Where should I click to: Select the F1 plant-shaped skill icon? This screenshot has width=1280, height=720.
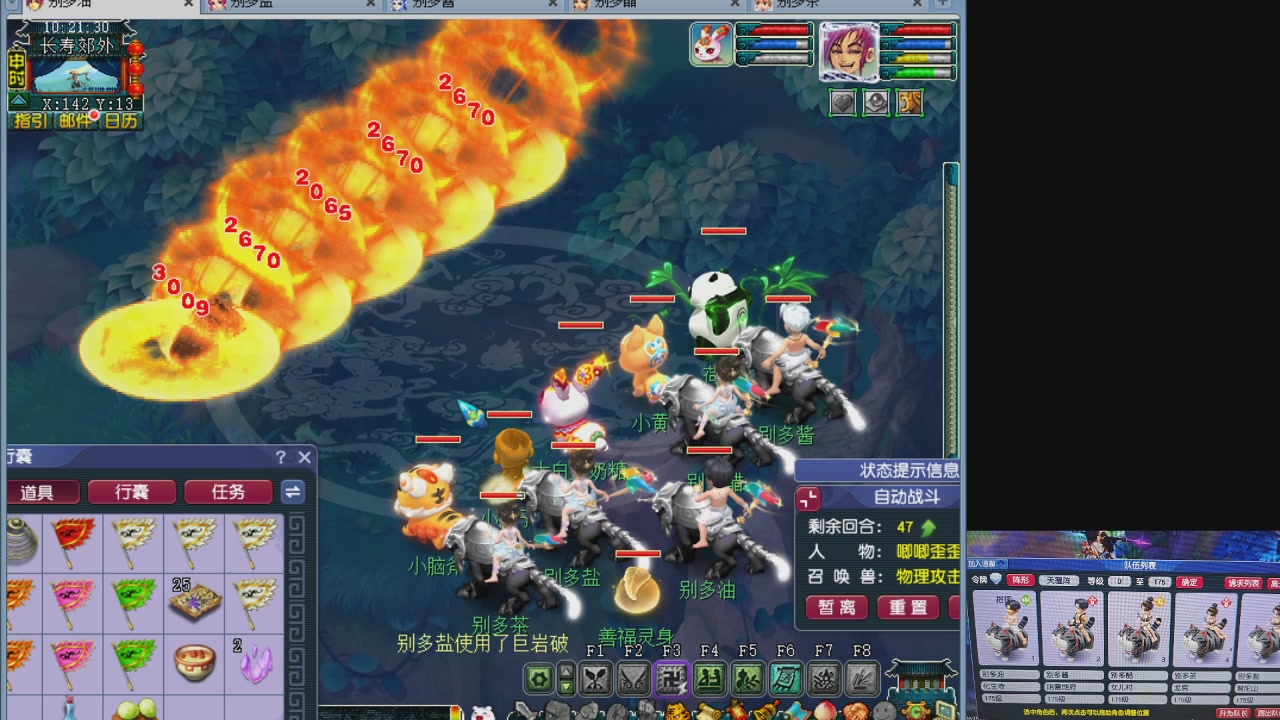[594, 678]
